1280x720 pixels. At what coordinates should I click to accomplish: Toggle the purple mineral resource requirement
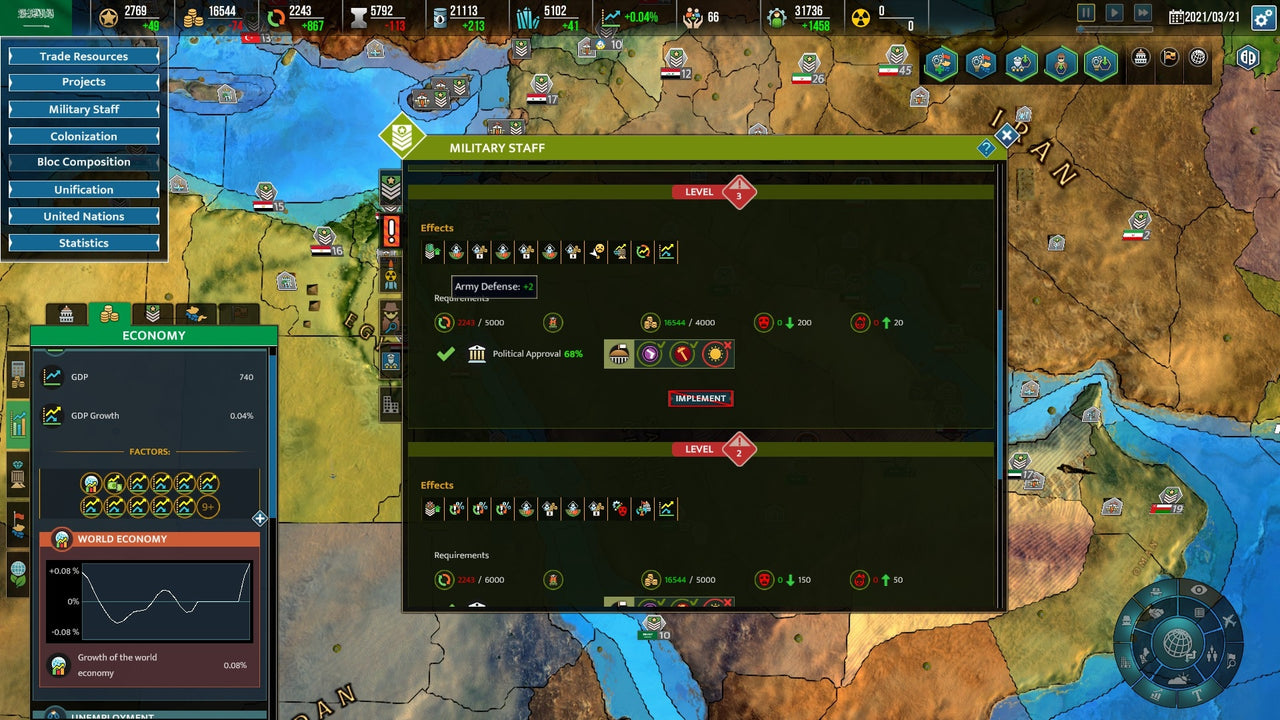coord(650,353)
